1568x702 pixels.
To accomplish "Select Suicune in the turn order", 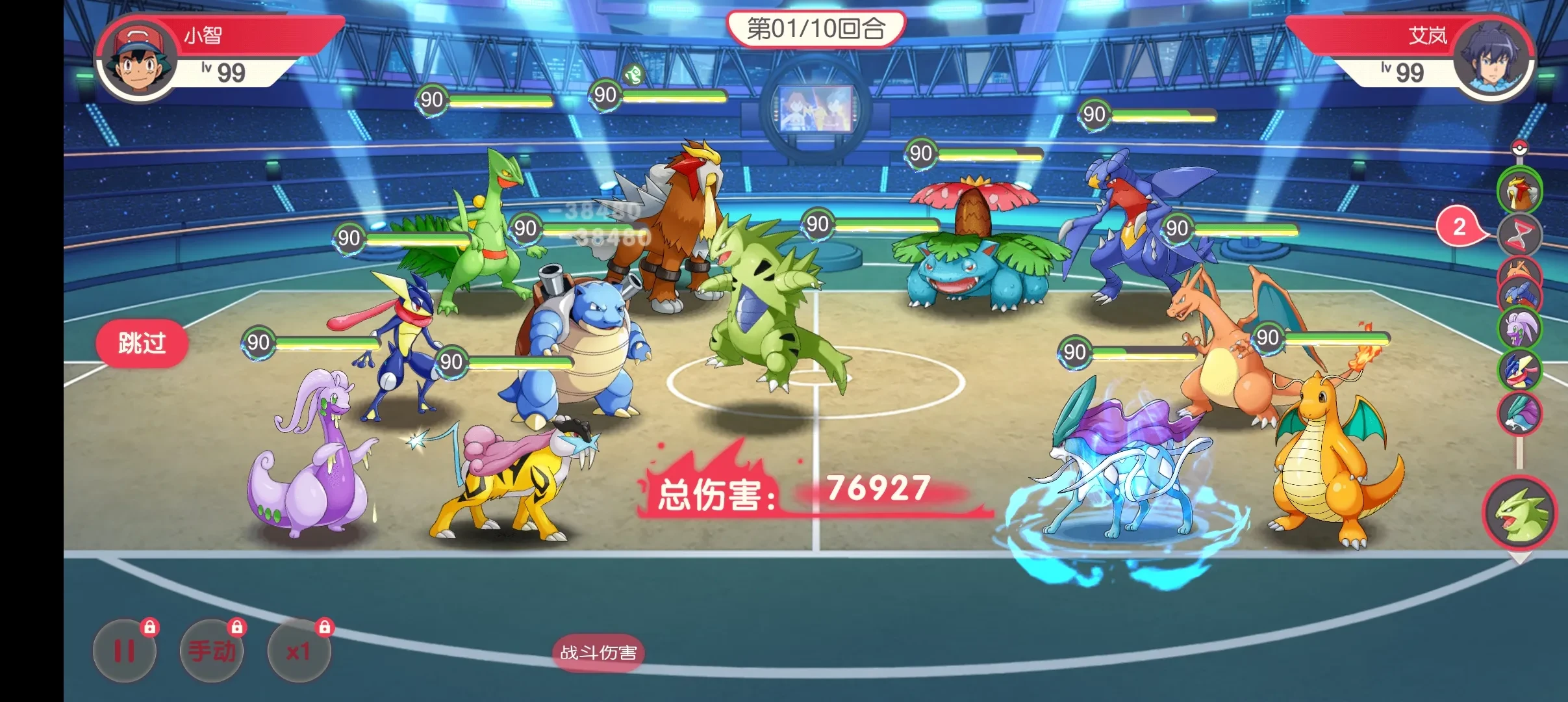I will [x=1520, y=413].
